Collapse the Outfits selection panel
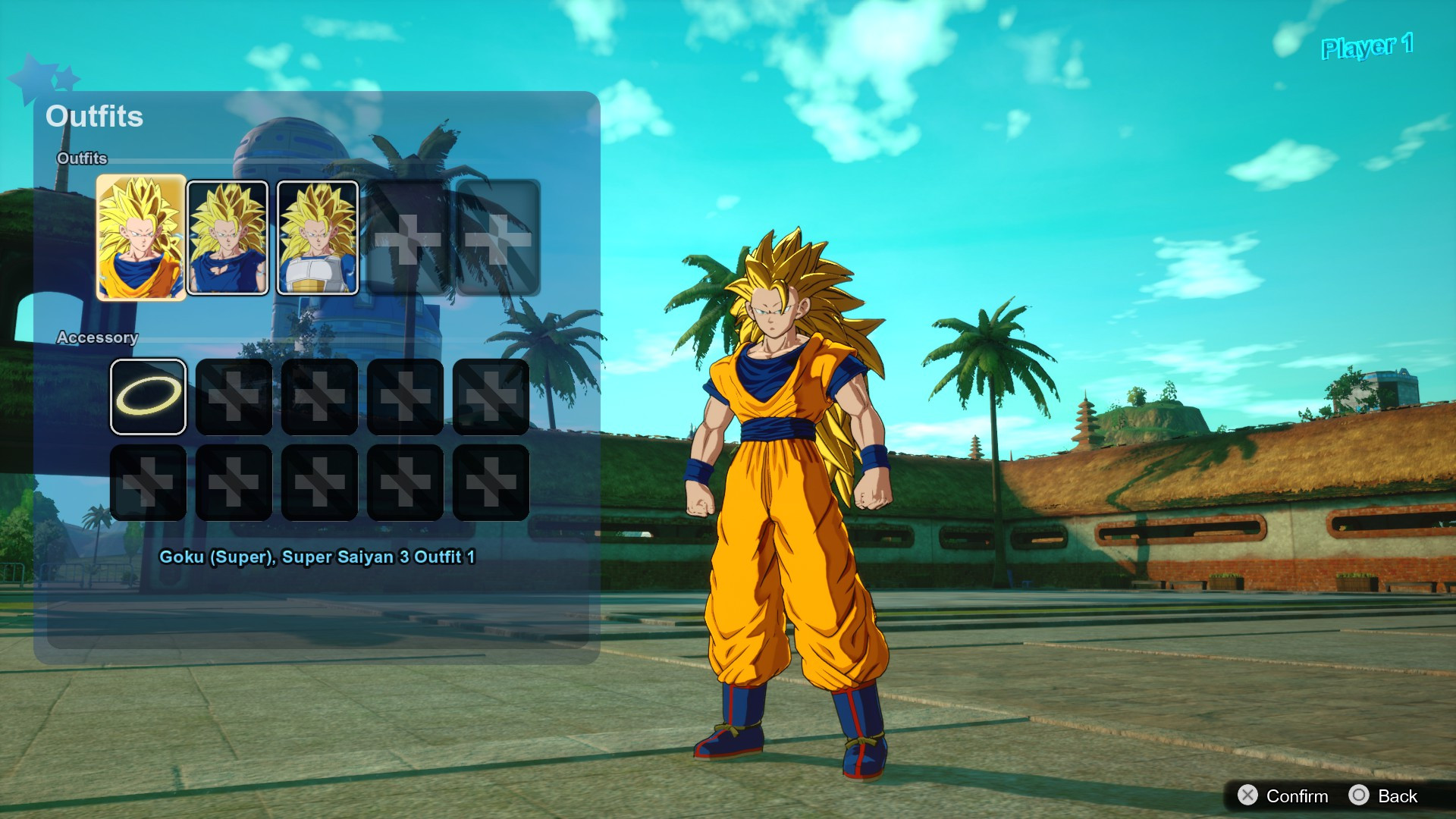This screenshot has width=1456, height=819. click(95, 117)
